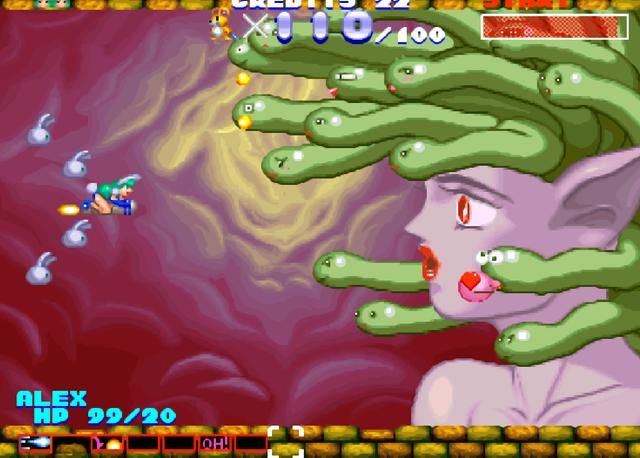
Task: Activate the OH! power-up slot
Action: tap(214, 442)
